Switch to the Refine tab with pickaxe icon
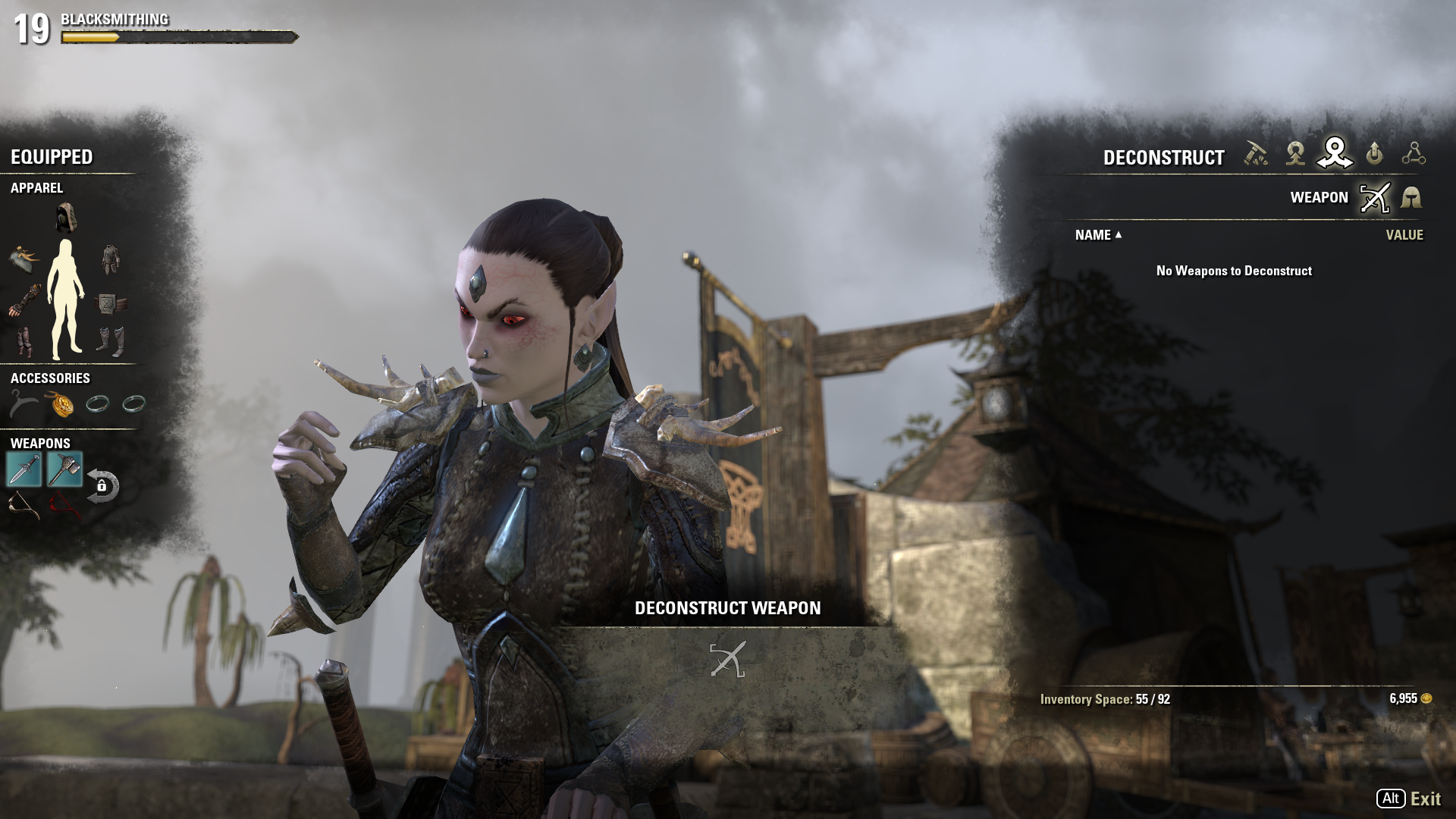The image size is (1456, 819). click(1256, 154)
